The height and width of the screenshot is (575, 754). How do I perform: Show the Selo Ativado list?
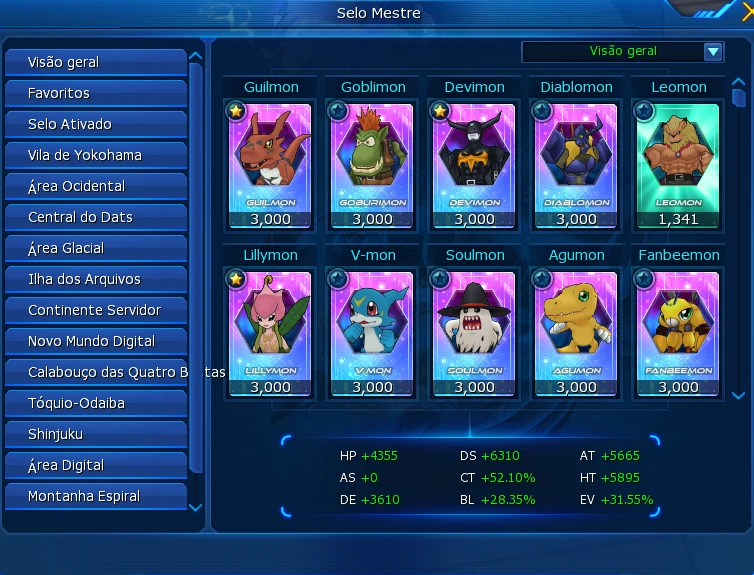95,124
